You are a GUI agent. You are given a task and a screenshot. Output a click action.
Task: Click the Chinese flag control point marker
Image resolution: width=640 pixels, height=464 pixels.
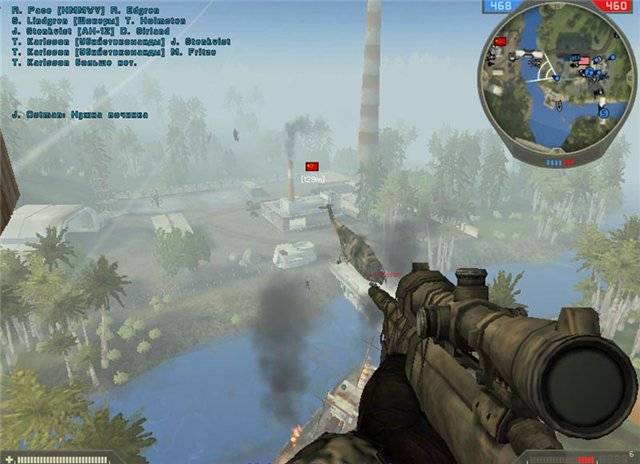pos(310,166)
